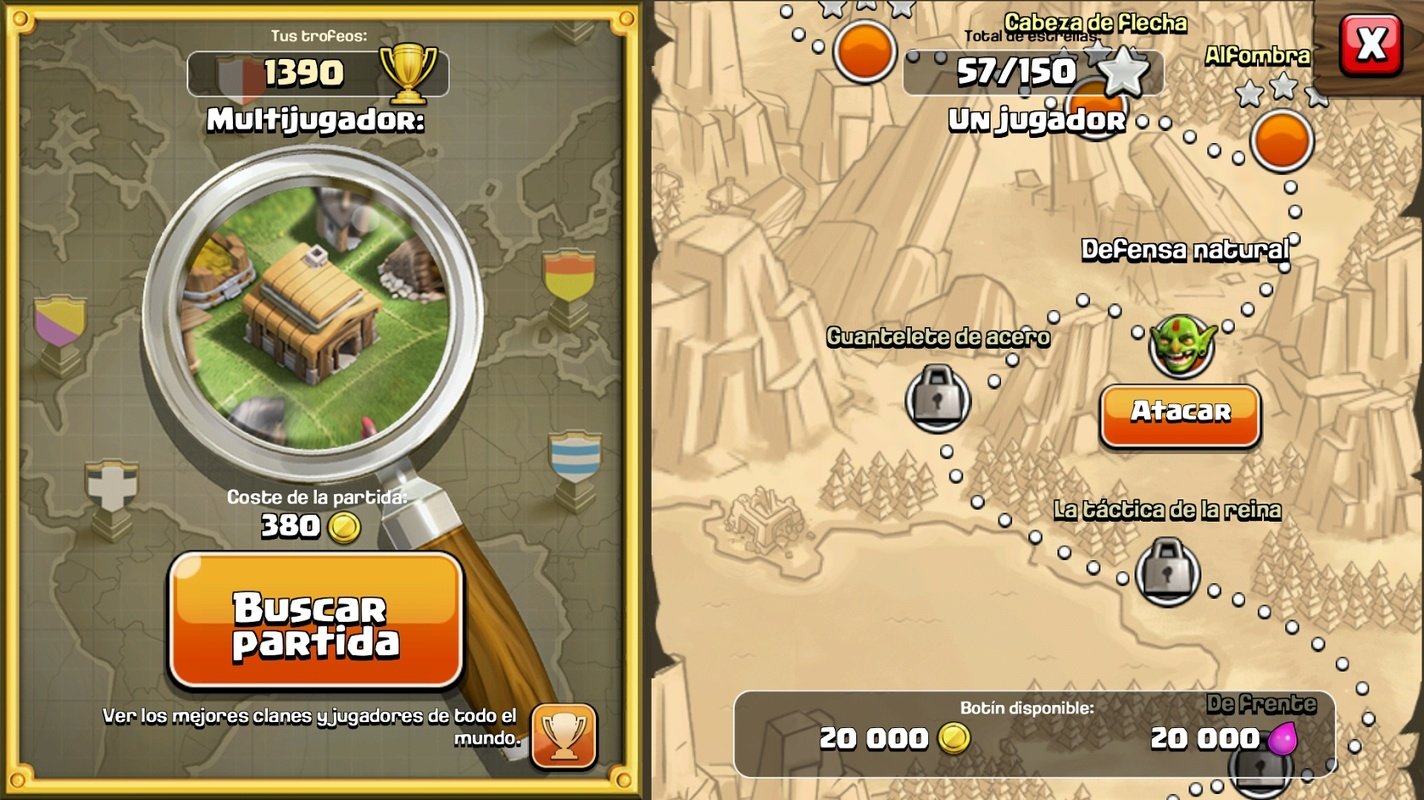Image resolution: width=1424 pixels, height=800 pixels.
Task: Switch to the Un jugador section
Action: (x=1035, y=119)
